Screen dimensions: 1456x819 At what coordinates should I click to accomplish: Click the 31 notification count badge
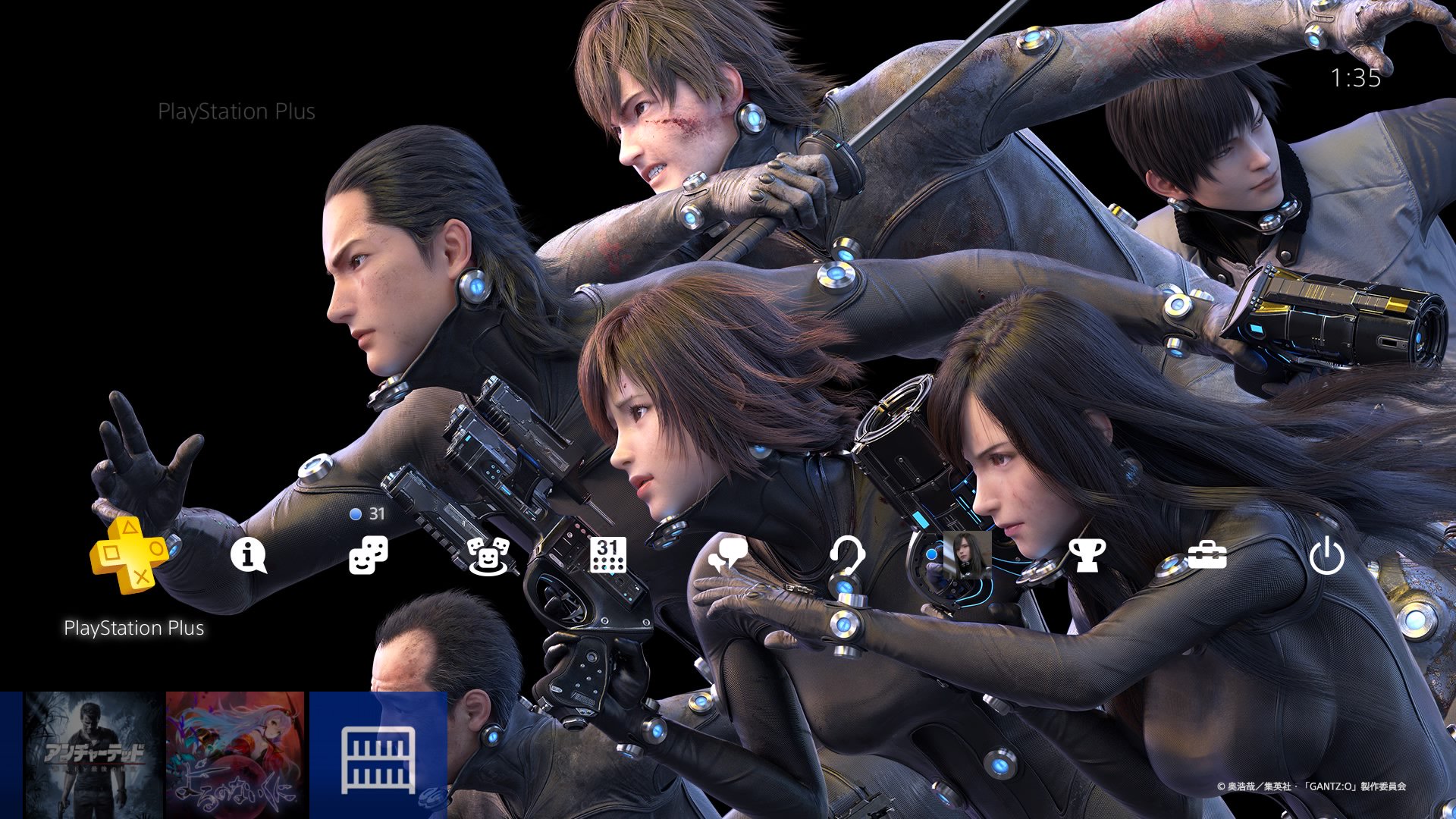[x=378, y=514]
